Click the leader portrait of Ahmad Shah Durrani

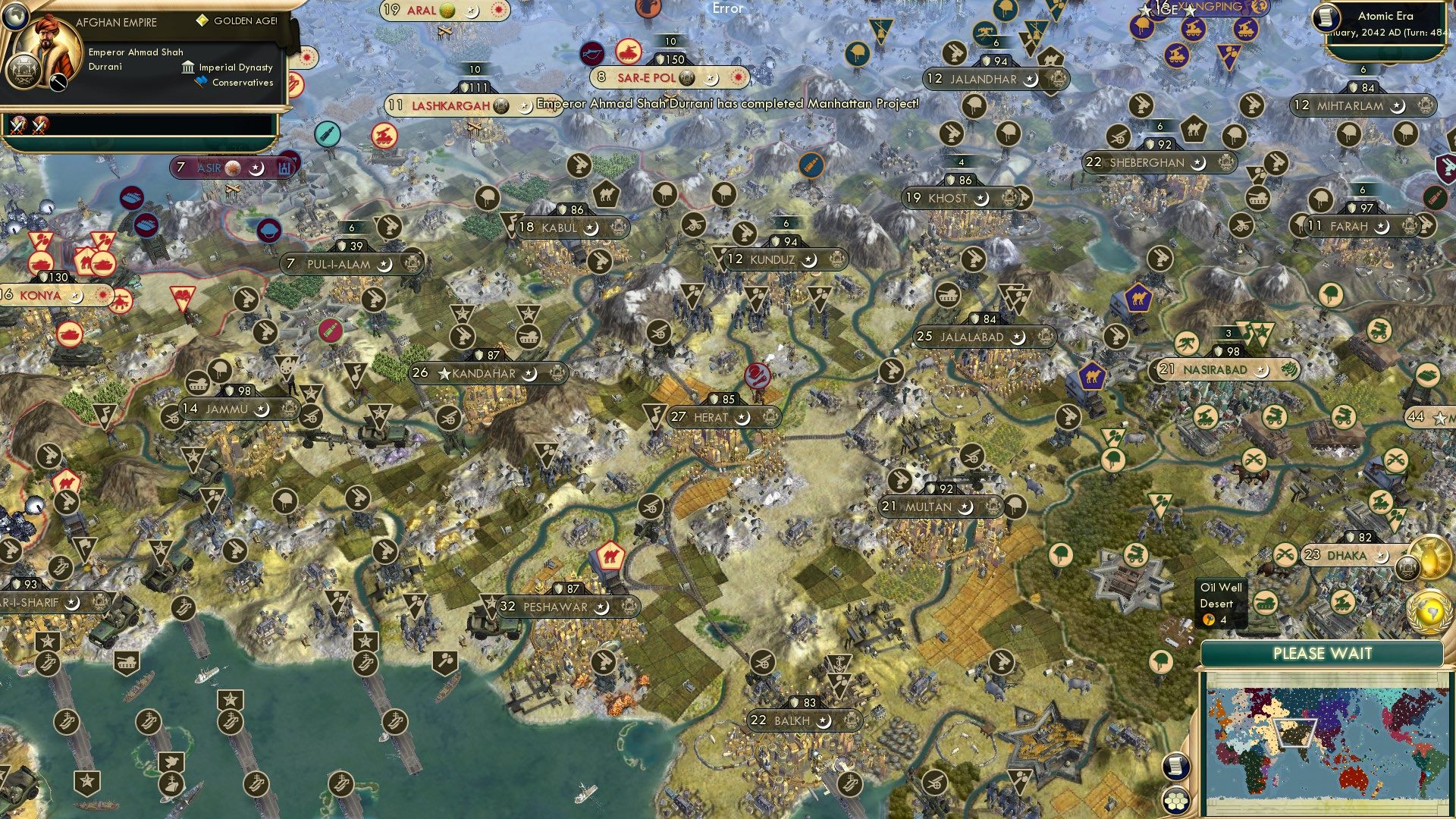(x=48, y=45)
